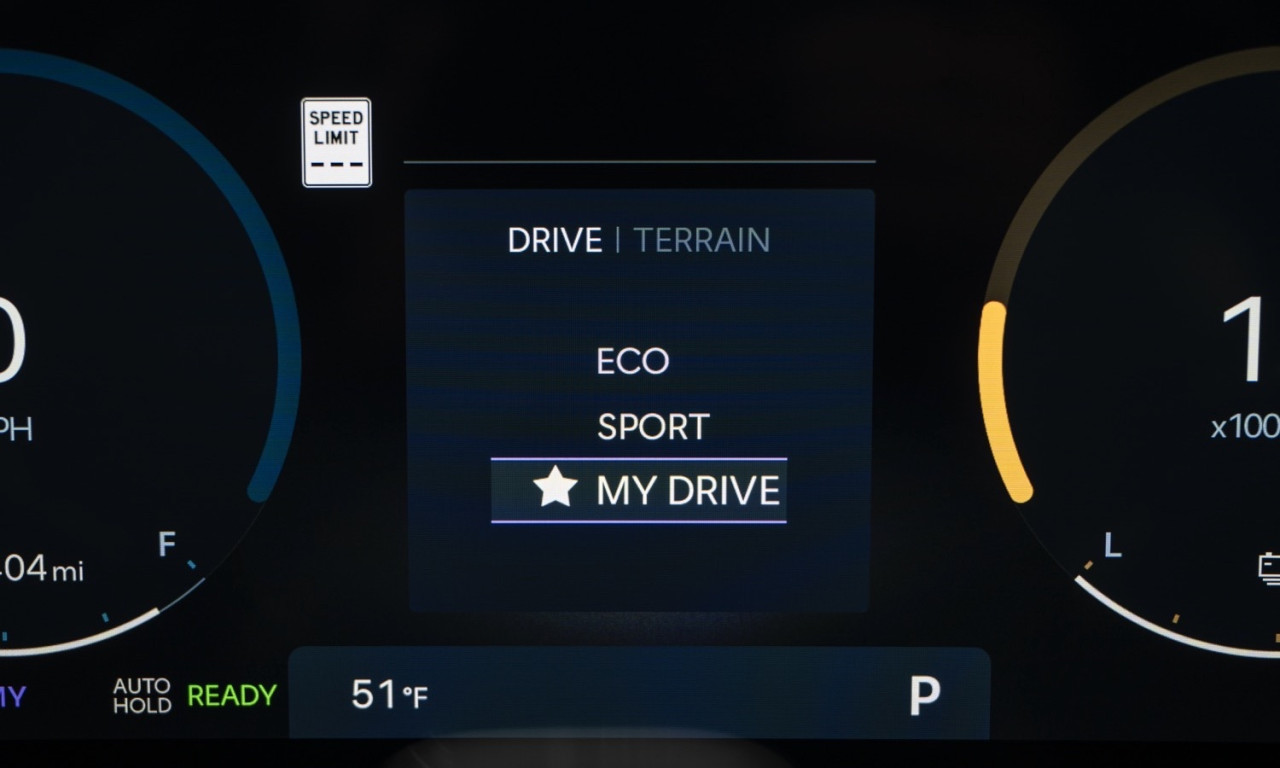Select the ECO drive mode
The height and width of the screenshot is (768, 1280).
[x=632, y=361]
